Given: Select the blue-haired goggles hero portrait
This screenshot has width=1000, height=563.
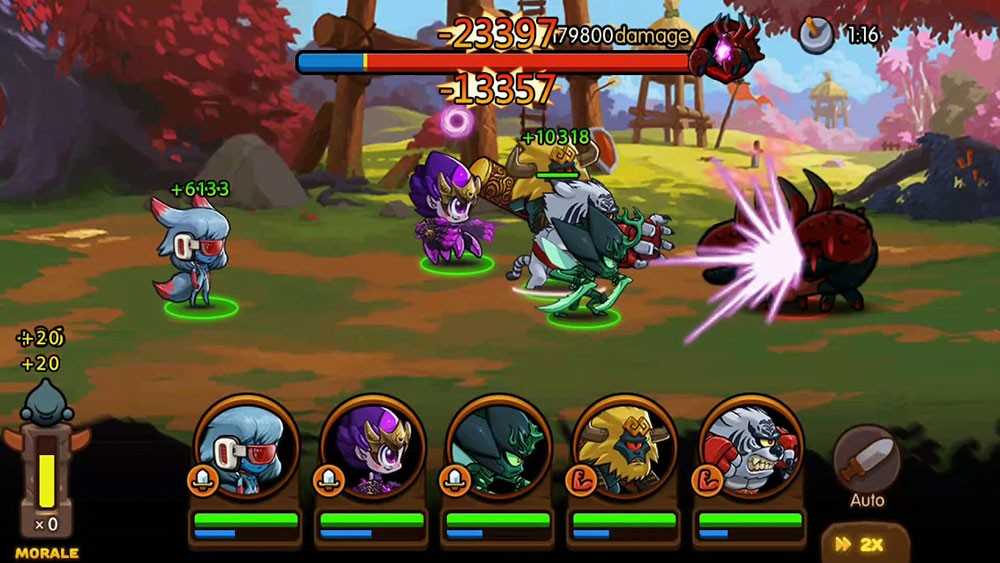Looking at the screenshot, I should [x=245, y=448].
